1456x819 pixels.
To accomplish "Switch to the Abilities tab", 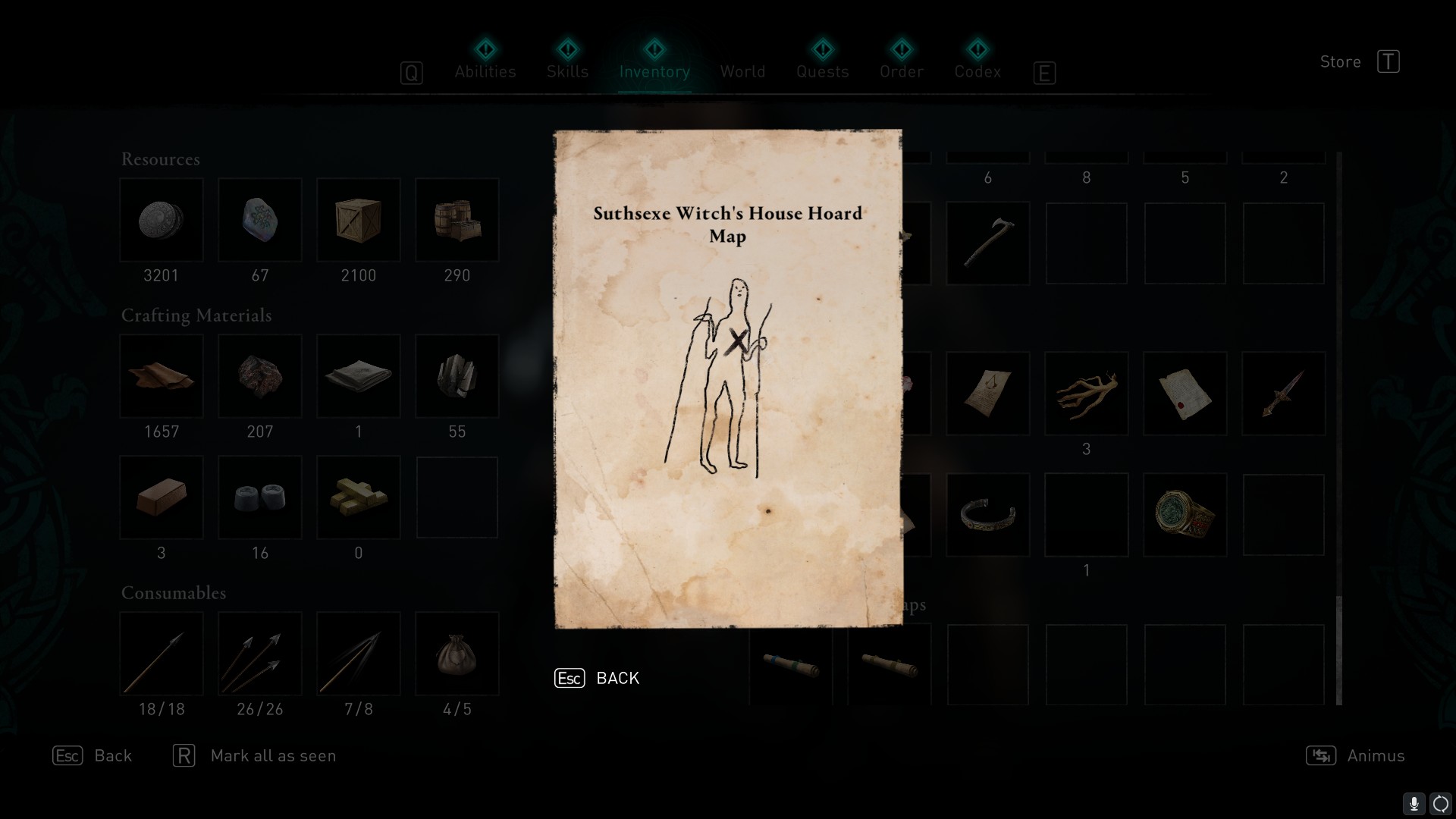I will click(x=485, y=71).
